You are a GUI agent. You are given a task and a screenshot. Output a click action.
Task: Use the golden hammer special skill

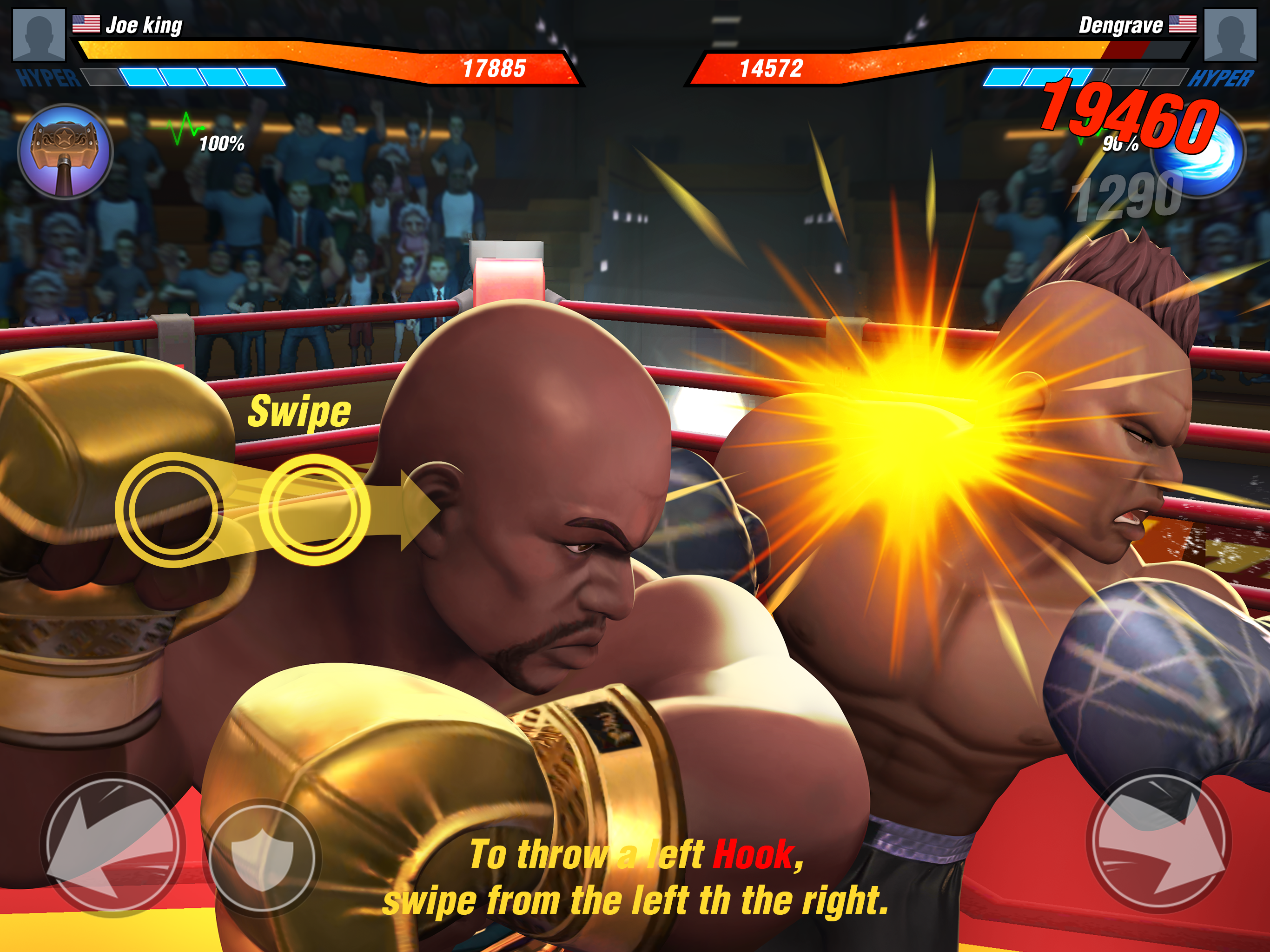[x=65, y=152]
